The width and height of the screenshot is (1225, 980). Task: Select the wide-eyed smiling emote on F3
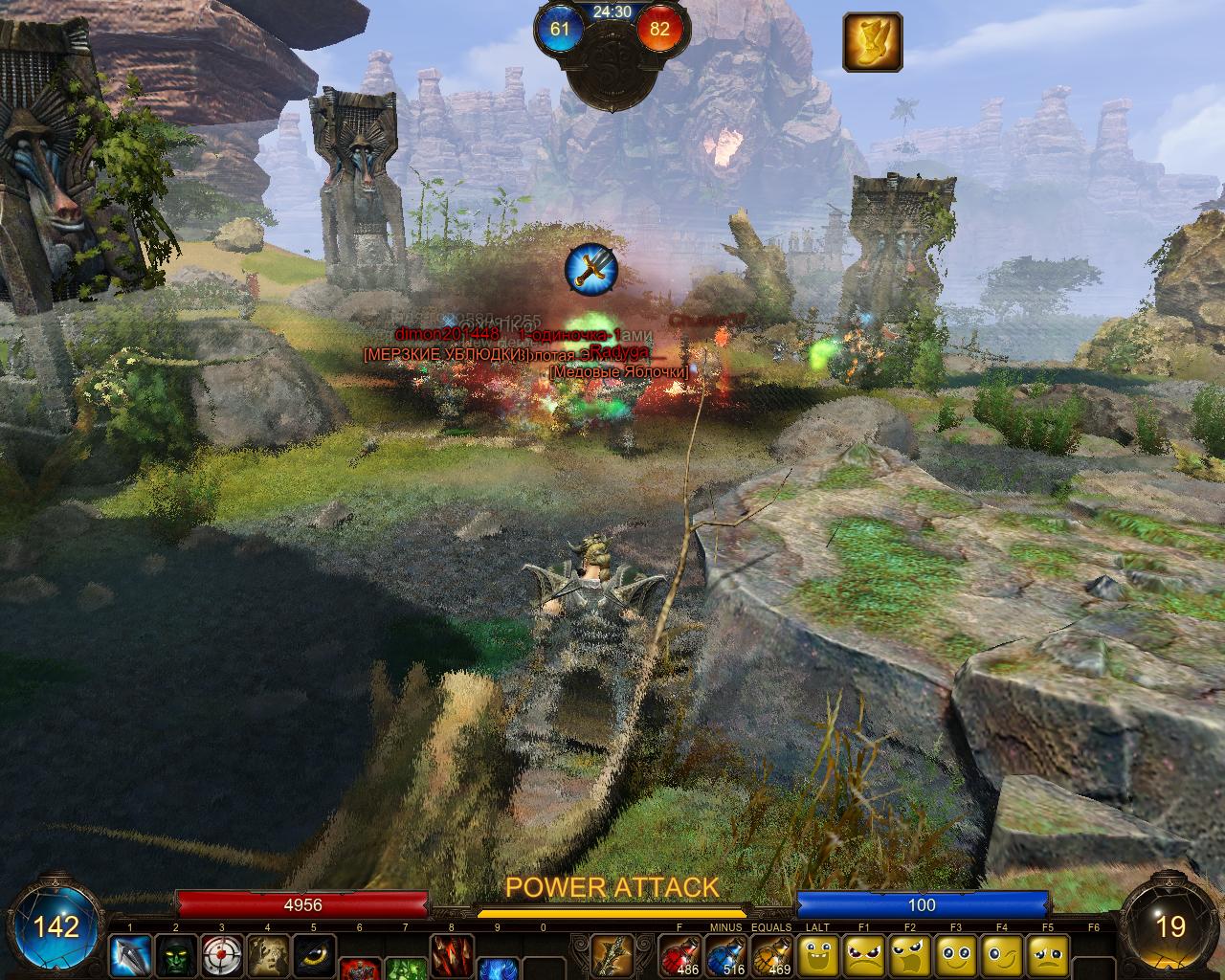(955, 954)
